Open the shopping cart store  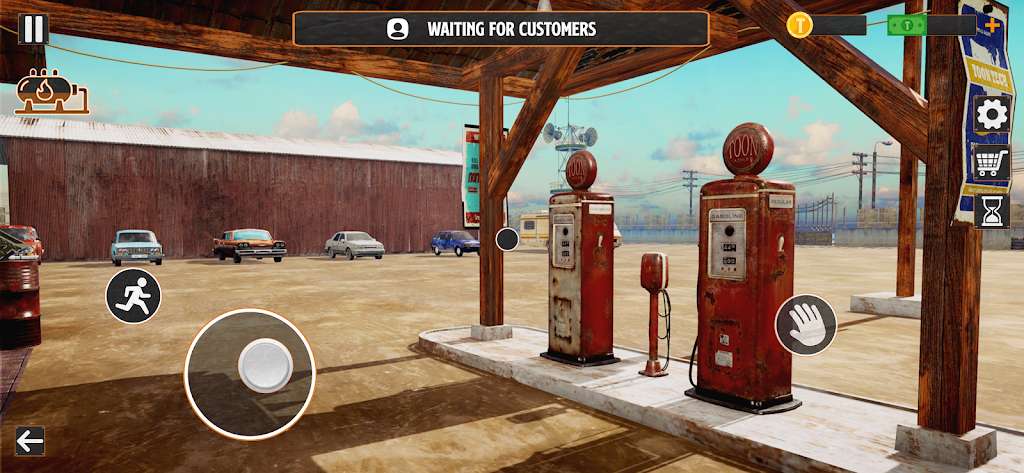(991, 162)
